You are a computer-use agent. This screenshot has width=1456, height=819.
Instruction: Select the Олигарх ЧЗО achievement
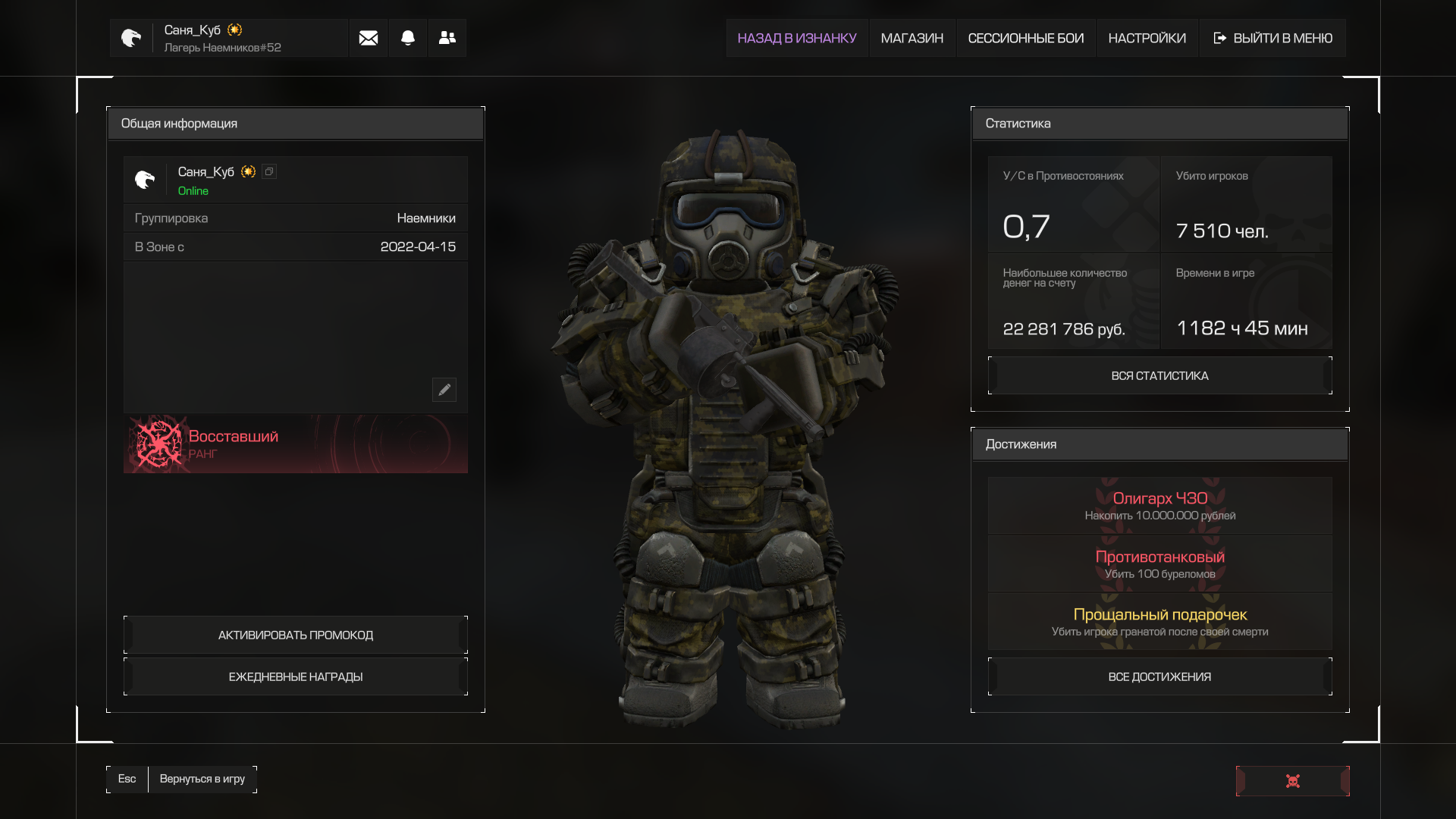click(x=1159, y=505)
